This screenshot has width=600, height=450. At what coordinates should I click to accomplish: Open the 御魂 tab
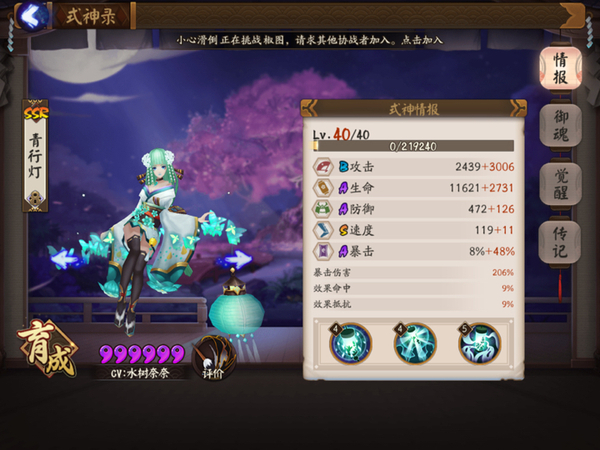(561, 125)
